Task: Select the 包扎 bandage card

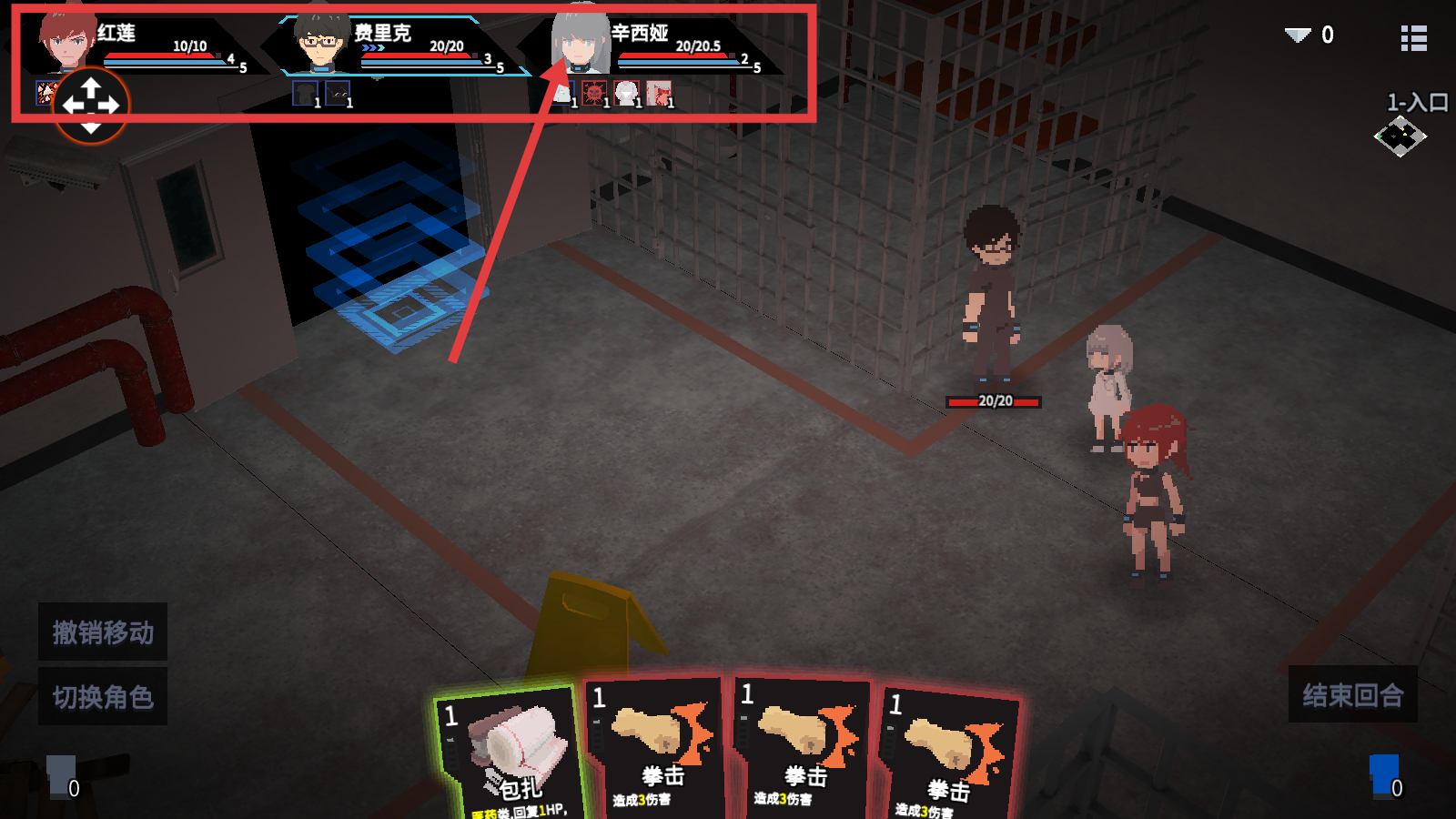Action: 510,755
